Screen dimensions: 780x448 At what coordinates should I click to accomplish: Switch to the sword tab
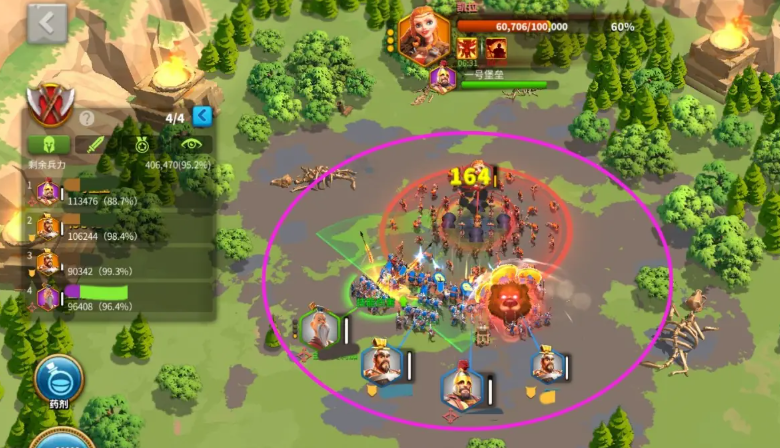(x=96, y=144)
